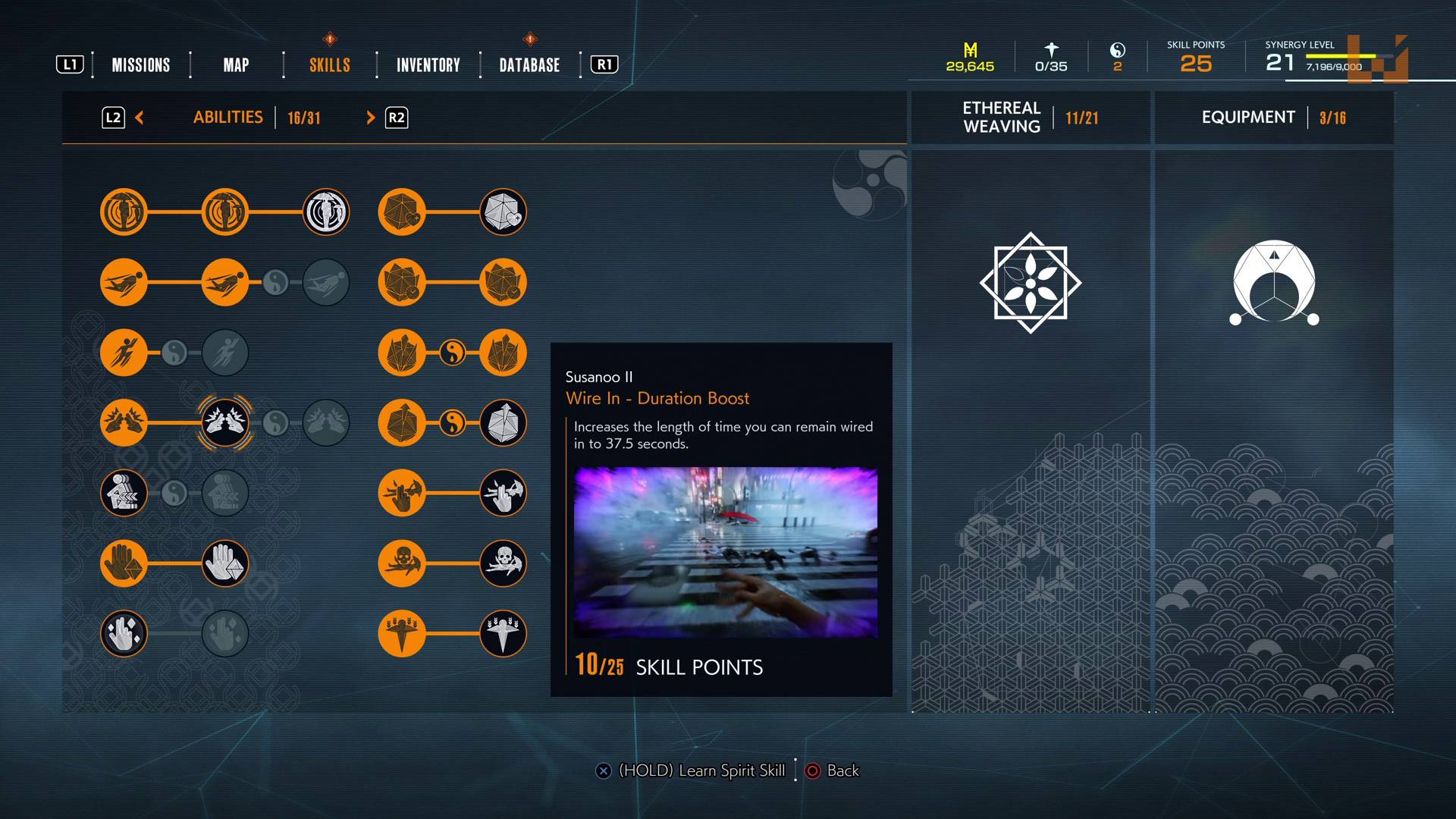Select the first gliding figure skill node
Screen dimensions: 1456x819
[x=124, y=282]
